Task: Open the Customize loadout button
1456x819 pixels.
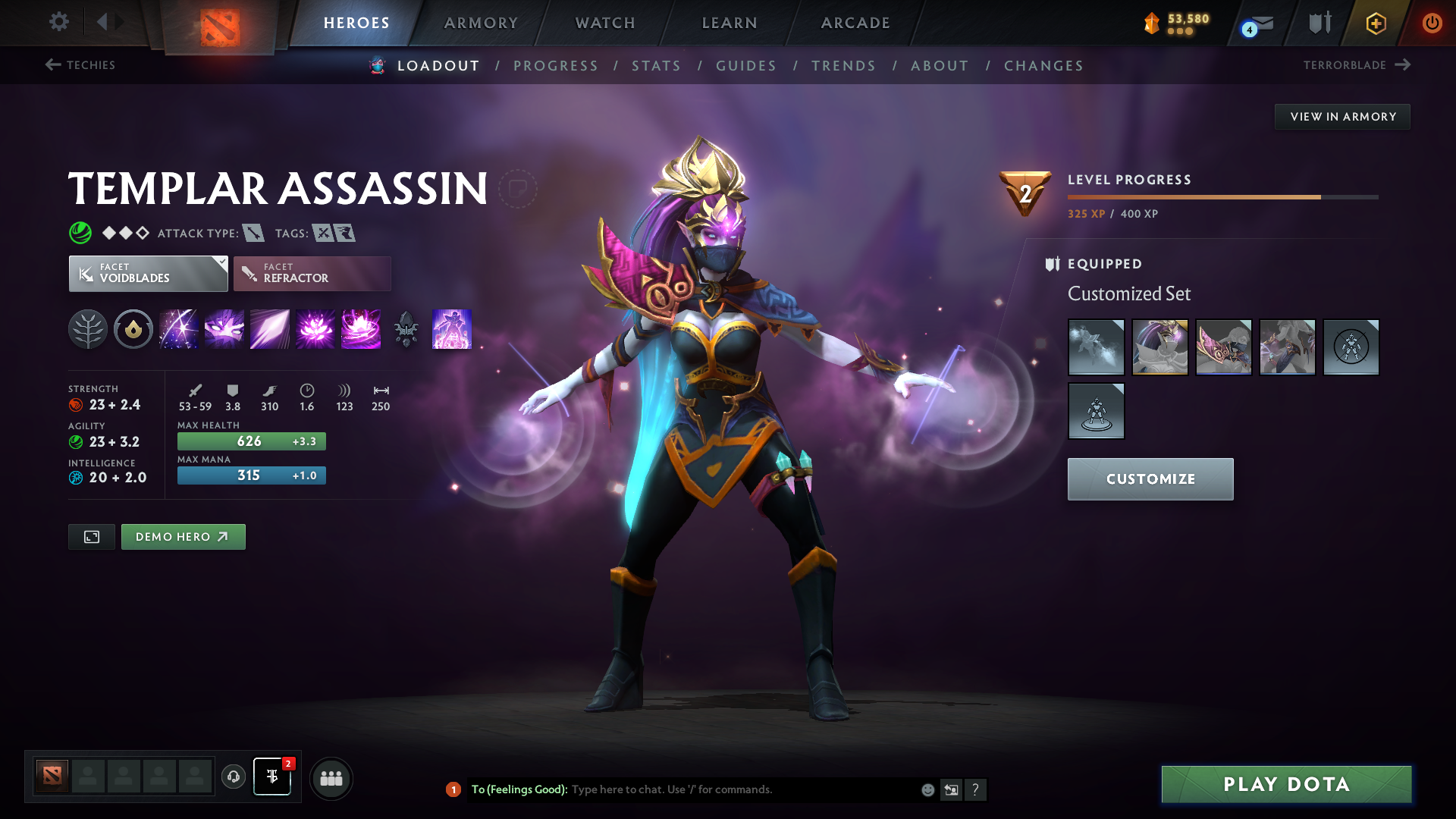Action: tap(1150, 479)
